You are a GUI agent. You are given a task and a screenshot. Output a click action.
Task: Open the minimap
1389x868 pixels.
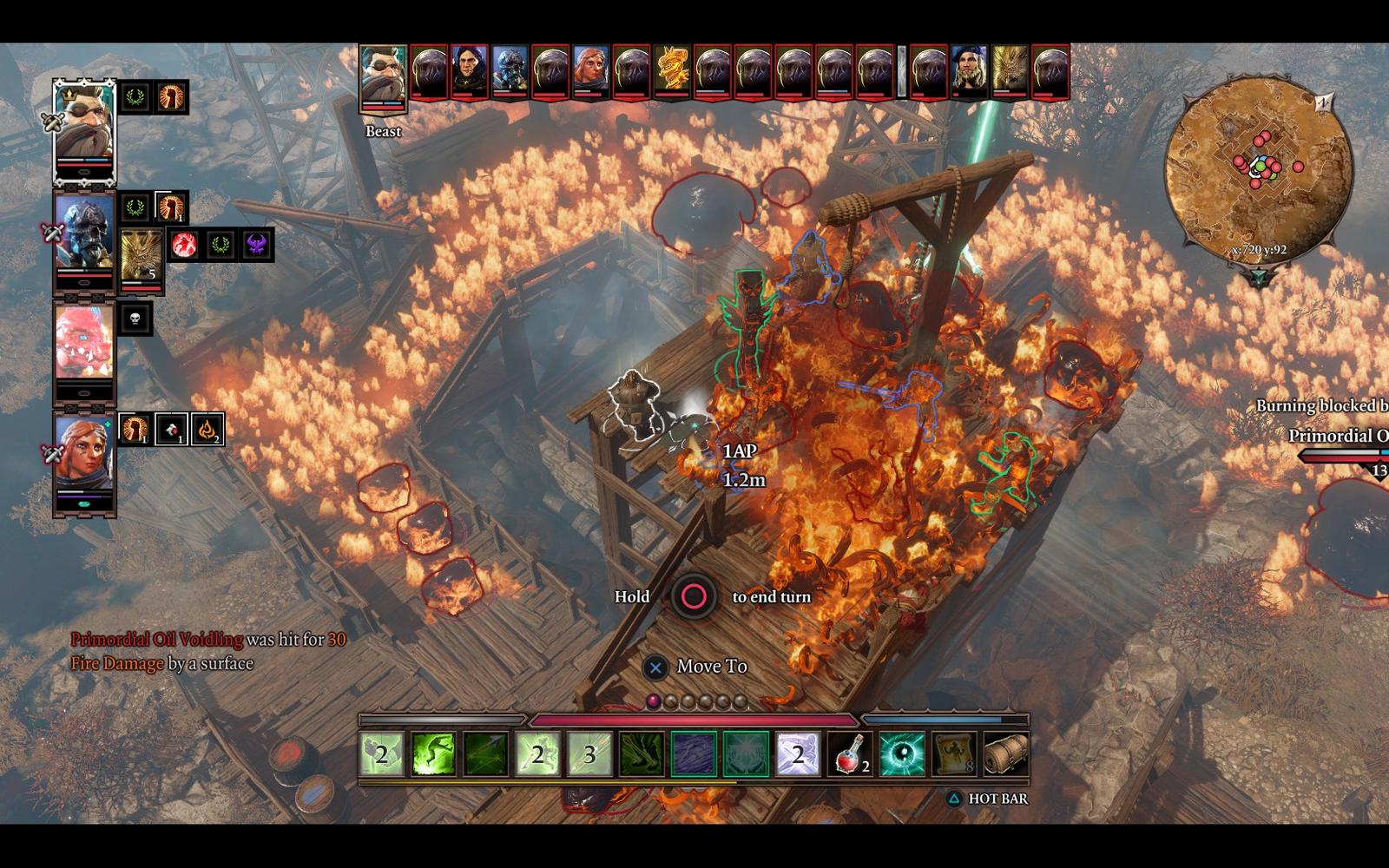coord(1258,165)
